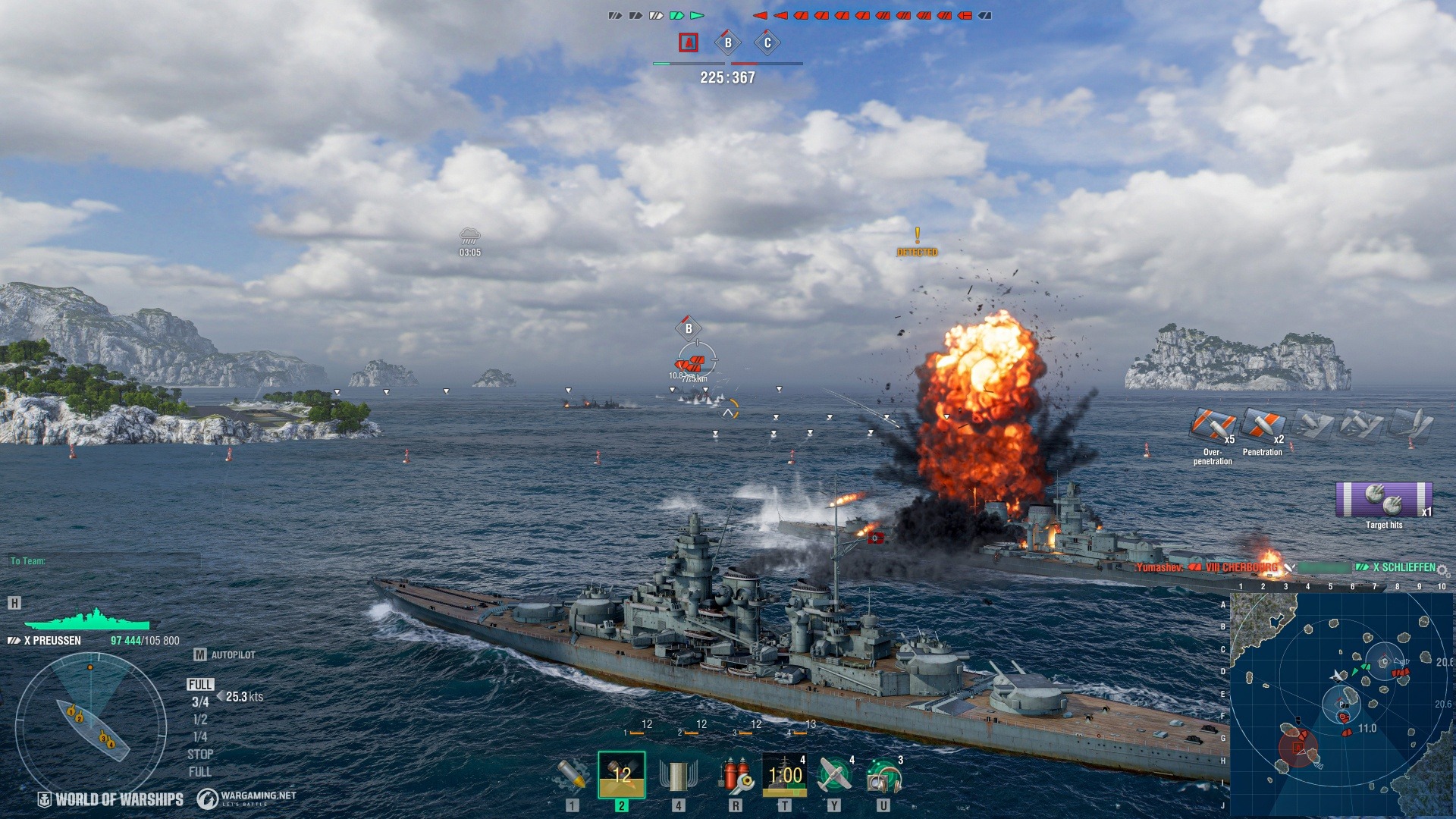1456x819 pixels.
Task: Set engine telegraph to STOP
Action: coord(200,755)
